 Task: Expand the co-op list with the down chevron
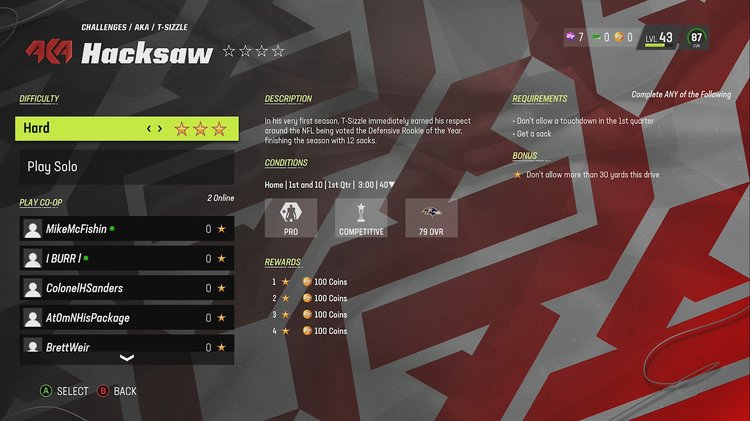pos(127,358)
